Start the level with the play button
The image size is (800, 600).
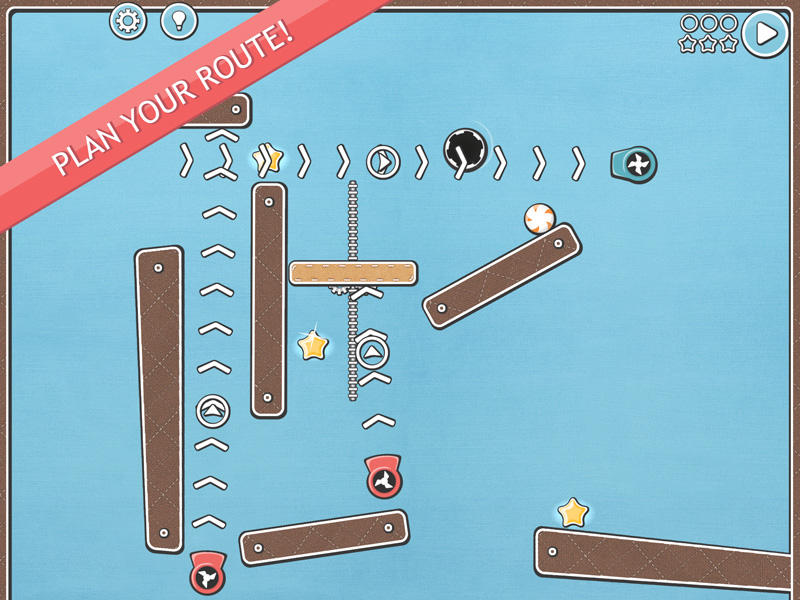[x=765, y=34]
